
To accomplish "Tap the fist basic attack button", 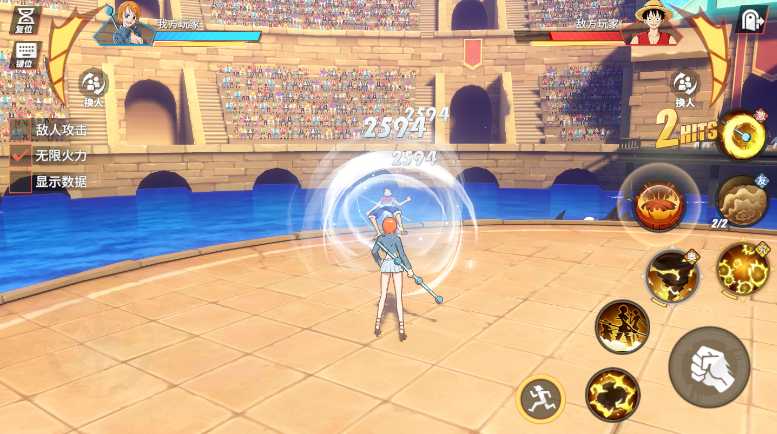I will coord(709,366).
